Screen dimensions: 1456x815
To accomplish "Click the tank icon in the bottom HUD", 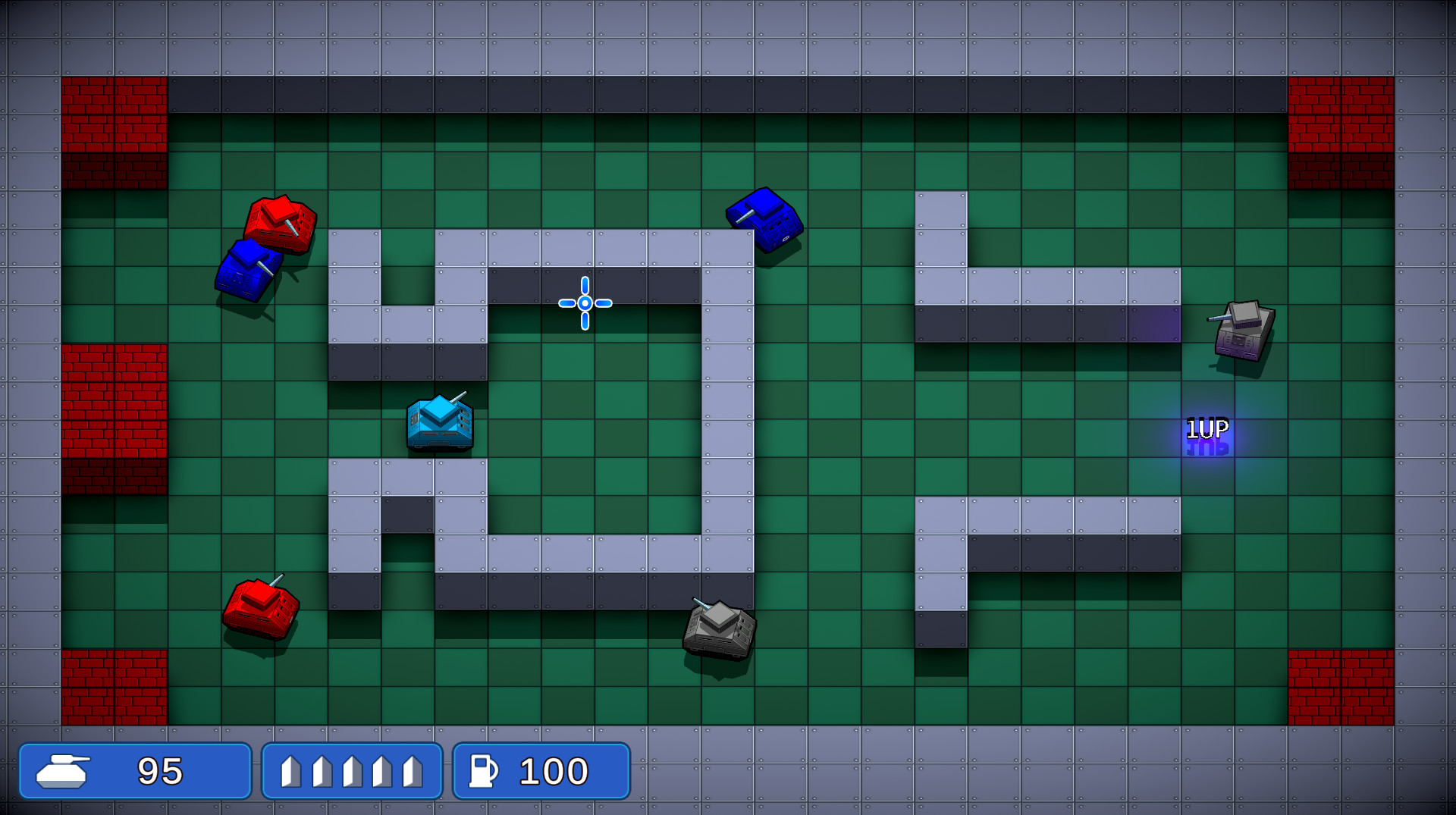I will click(x=64, y=770).
